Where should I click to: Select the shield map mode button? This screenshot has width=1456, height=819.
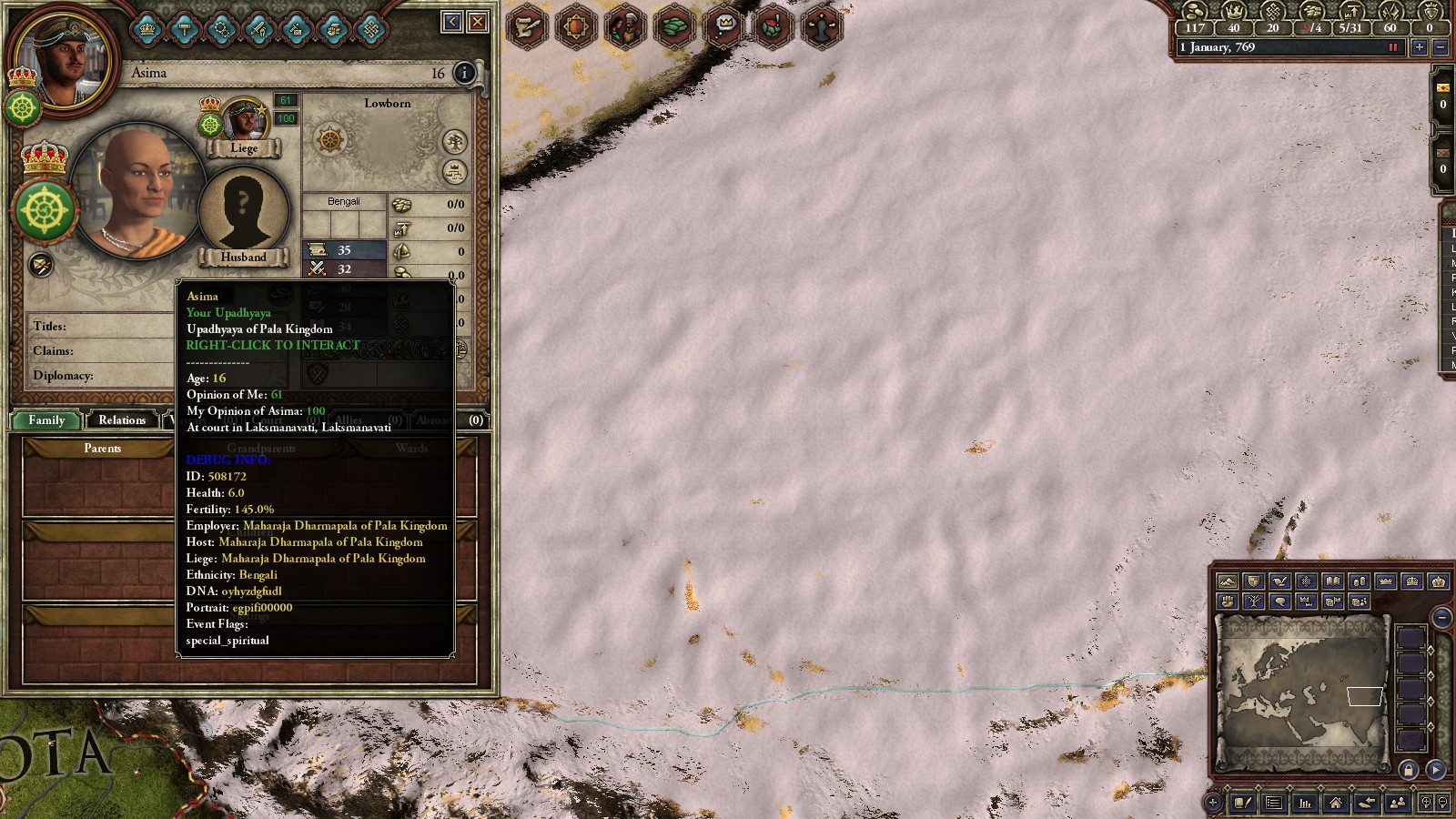tap(1254, 581)
